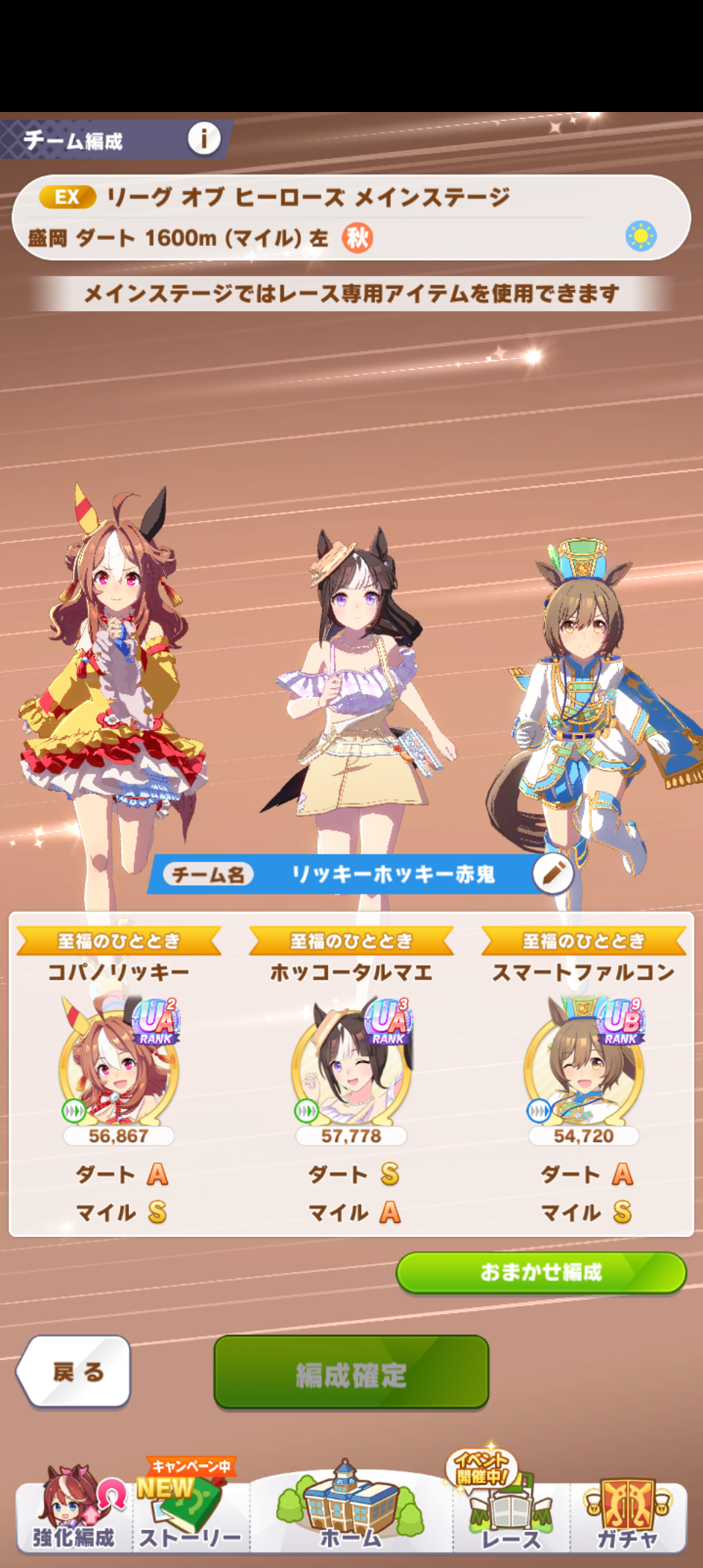Activate the green おまかせ編成 auto-formation button
The image size is (703, 1568).
coord(541,1272)
